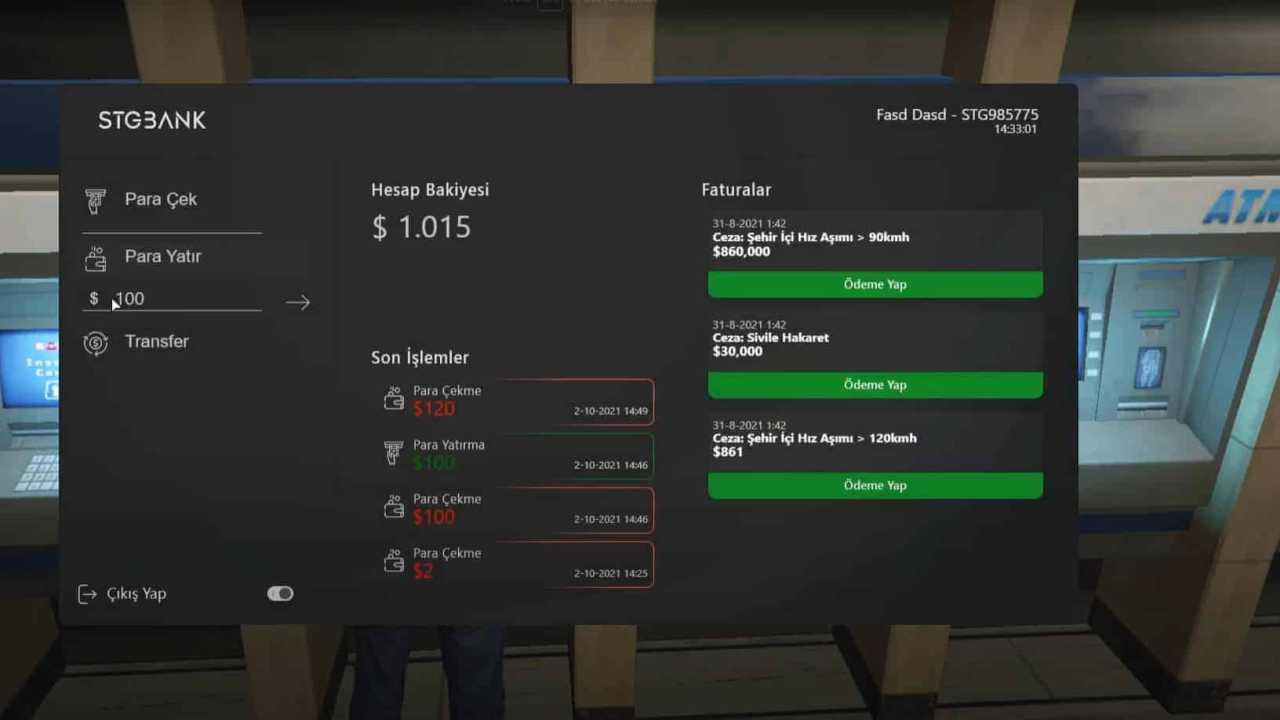The height and width of the screenshot is (720, 1280).
Task: Select the Para Çek withdraw icon
Action: [96, 199]
